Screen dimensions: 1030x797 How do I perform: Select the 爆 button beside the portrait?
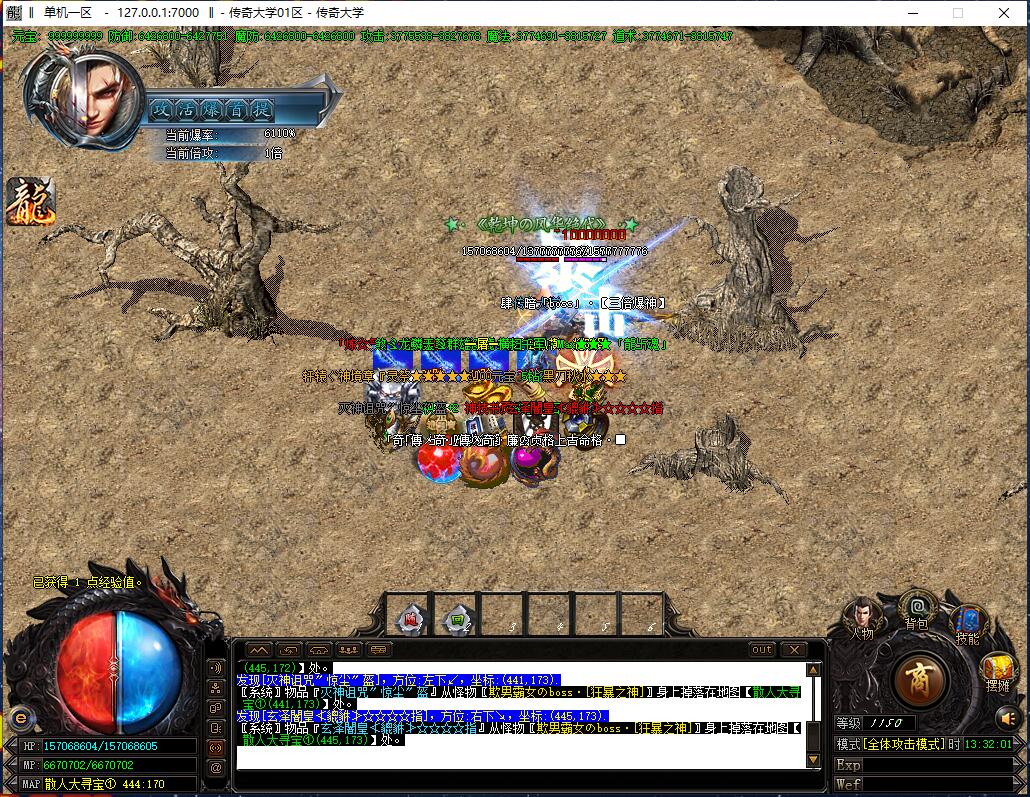coord(212,108)
